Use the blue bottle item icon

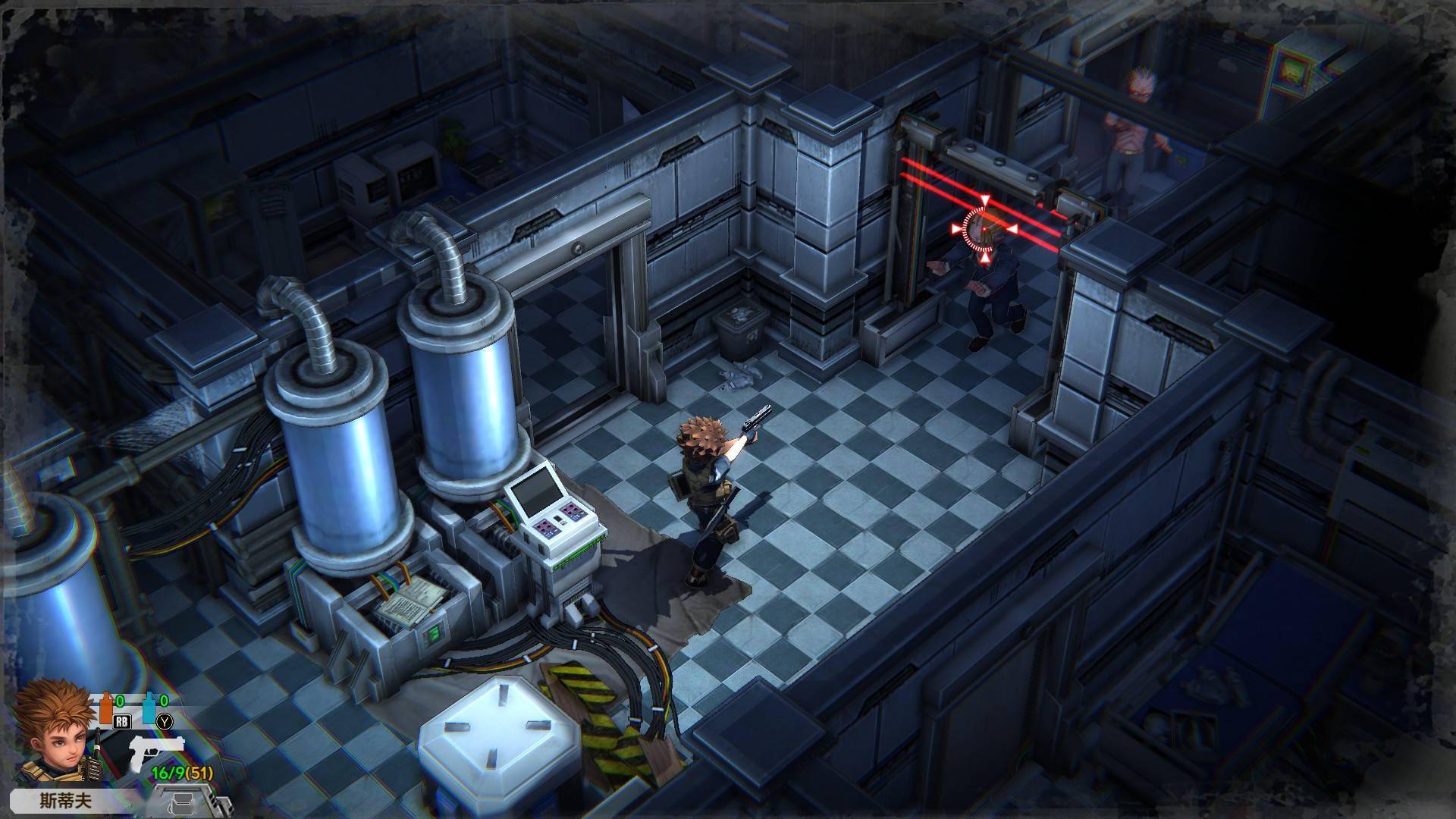coord(149,710)
